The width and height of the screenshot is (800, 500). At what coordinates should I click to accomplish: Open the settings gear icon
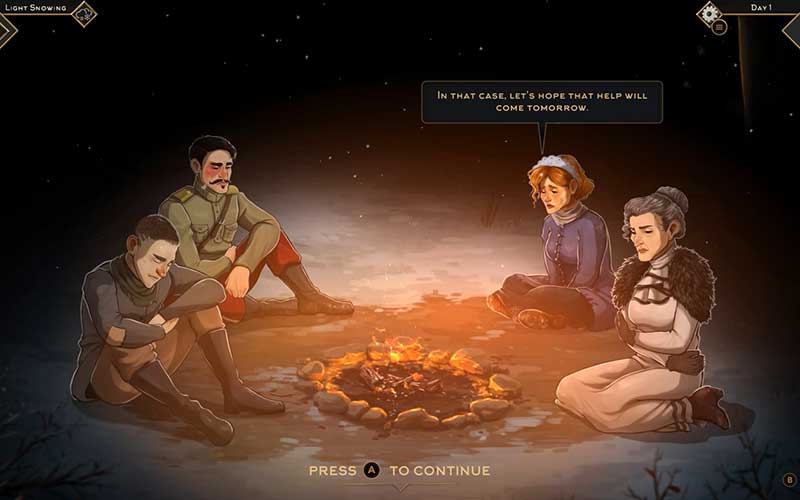coord(711,12)
